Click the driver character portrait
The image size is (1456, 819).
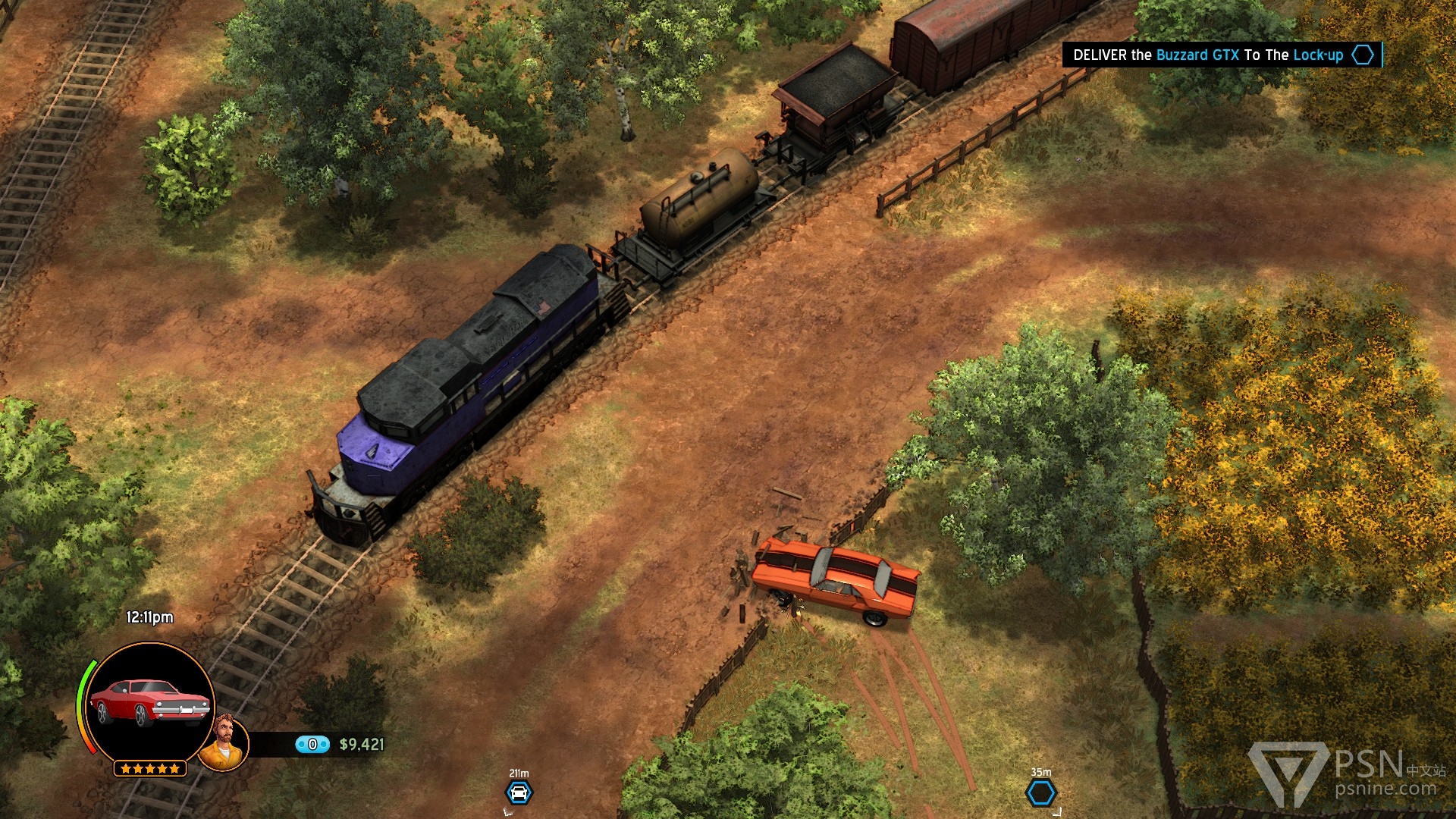[223, 742]
